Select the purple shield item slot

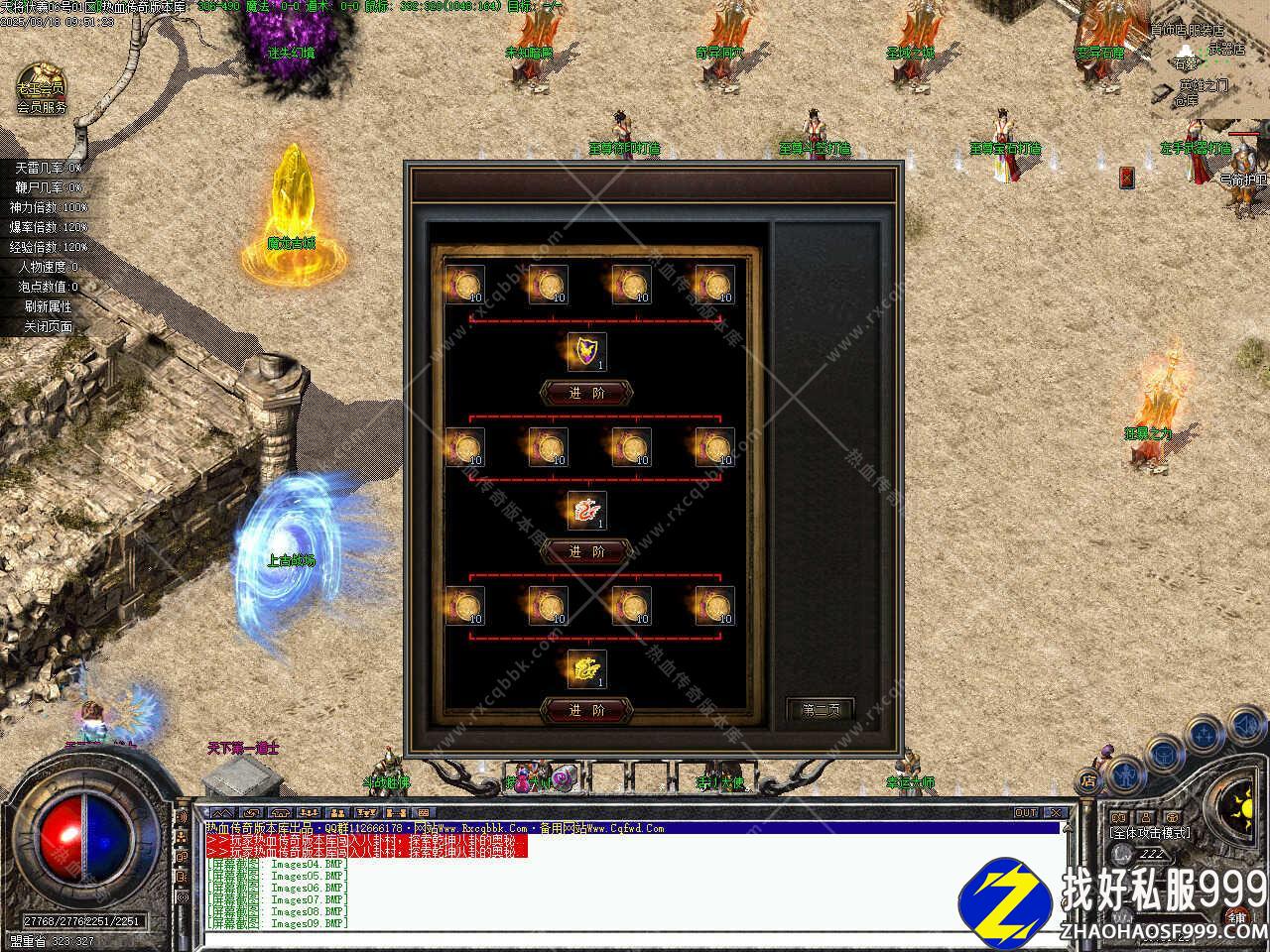pyautogui.click(x=586, y=352)
